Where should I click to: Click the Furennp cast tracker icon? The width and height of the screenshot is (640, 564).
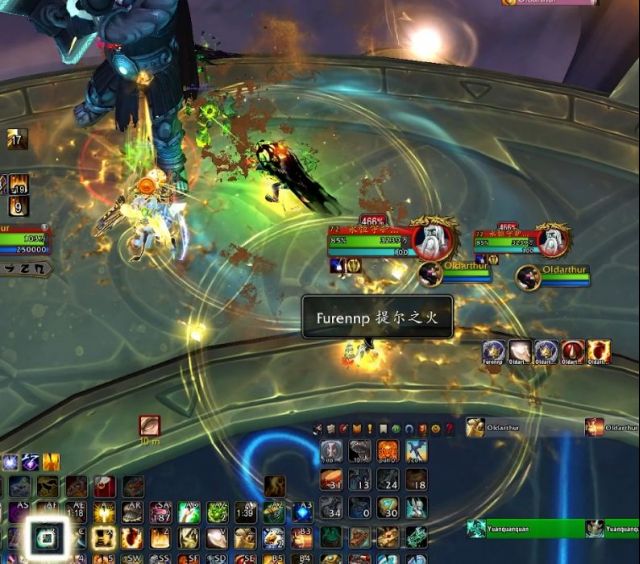(493, 351)
